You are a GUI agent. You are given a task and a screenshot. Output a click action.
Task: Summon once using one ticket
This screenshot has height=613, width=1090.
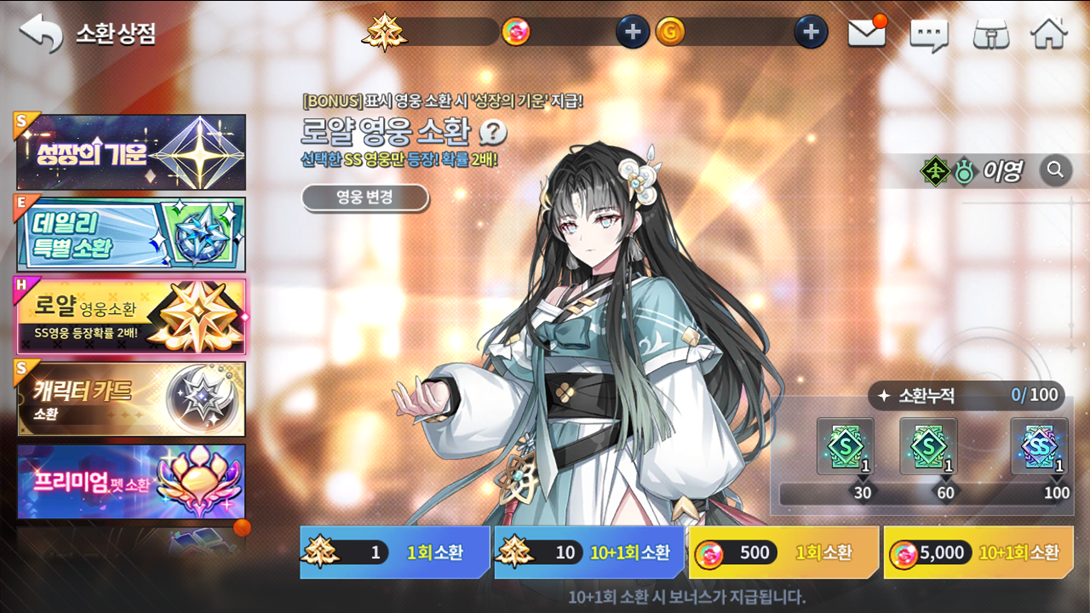click(x=394, y=553)
